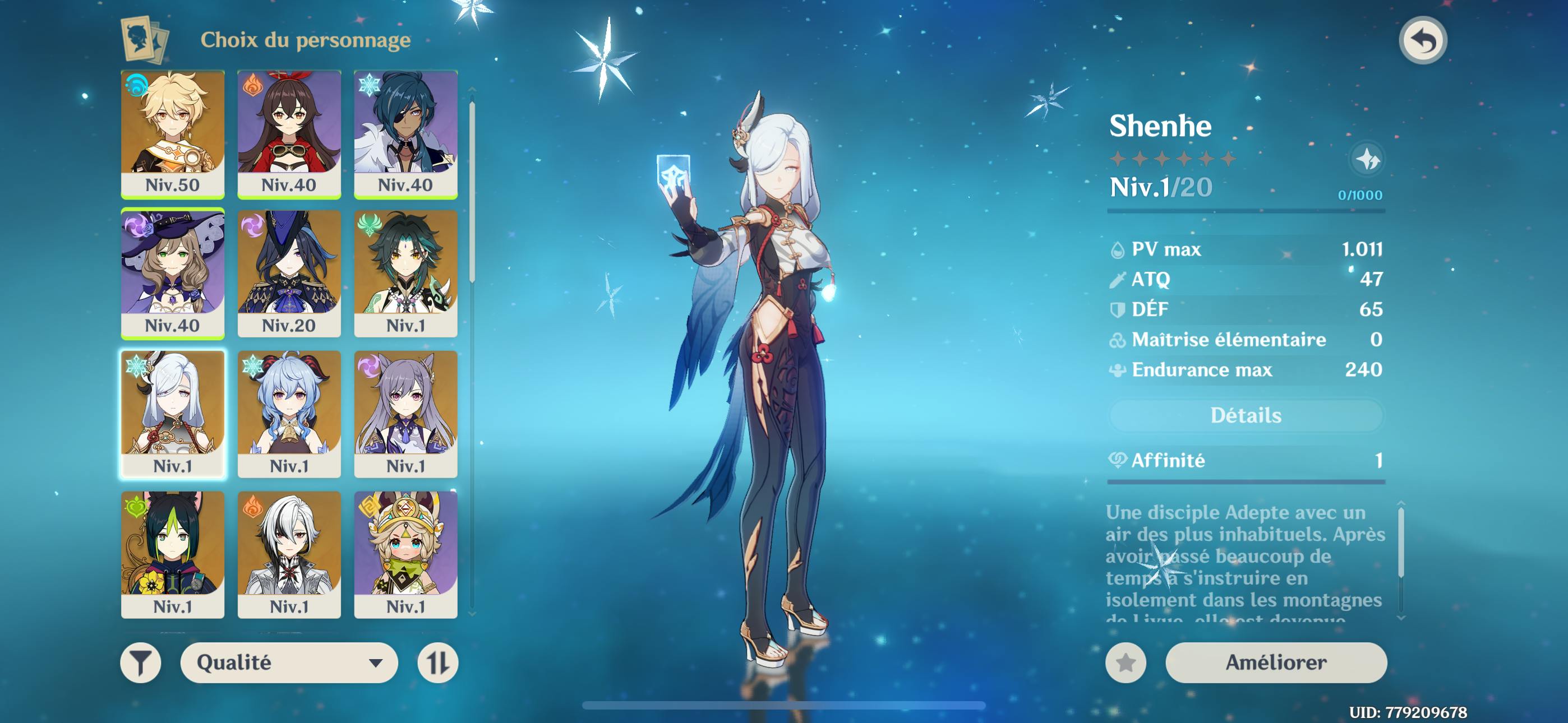Open the Affinité row
The width and height of the screenshot is (1568, 723).
(1246, 461)
